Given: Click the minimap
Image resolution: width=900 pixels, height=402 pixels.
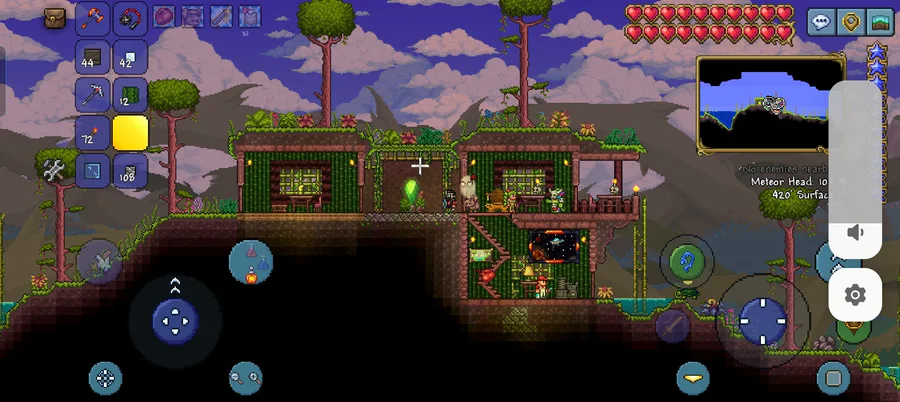Looking at the screenshot, I should (x=770, y=103).
